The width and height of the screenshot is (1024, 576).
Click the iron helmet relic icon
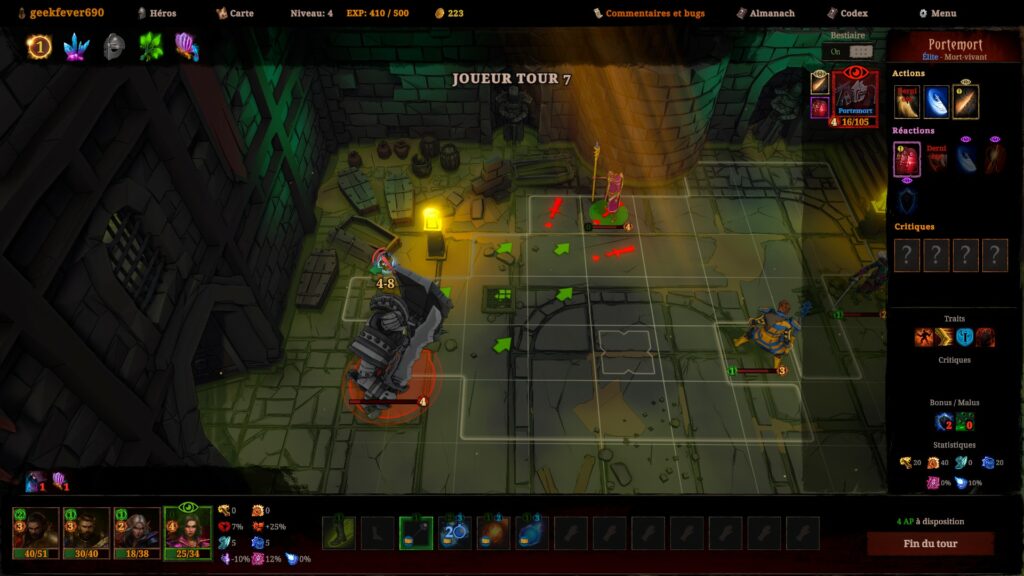[114, 46]
